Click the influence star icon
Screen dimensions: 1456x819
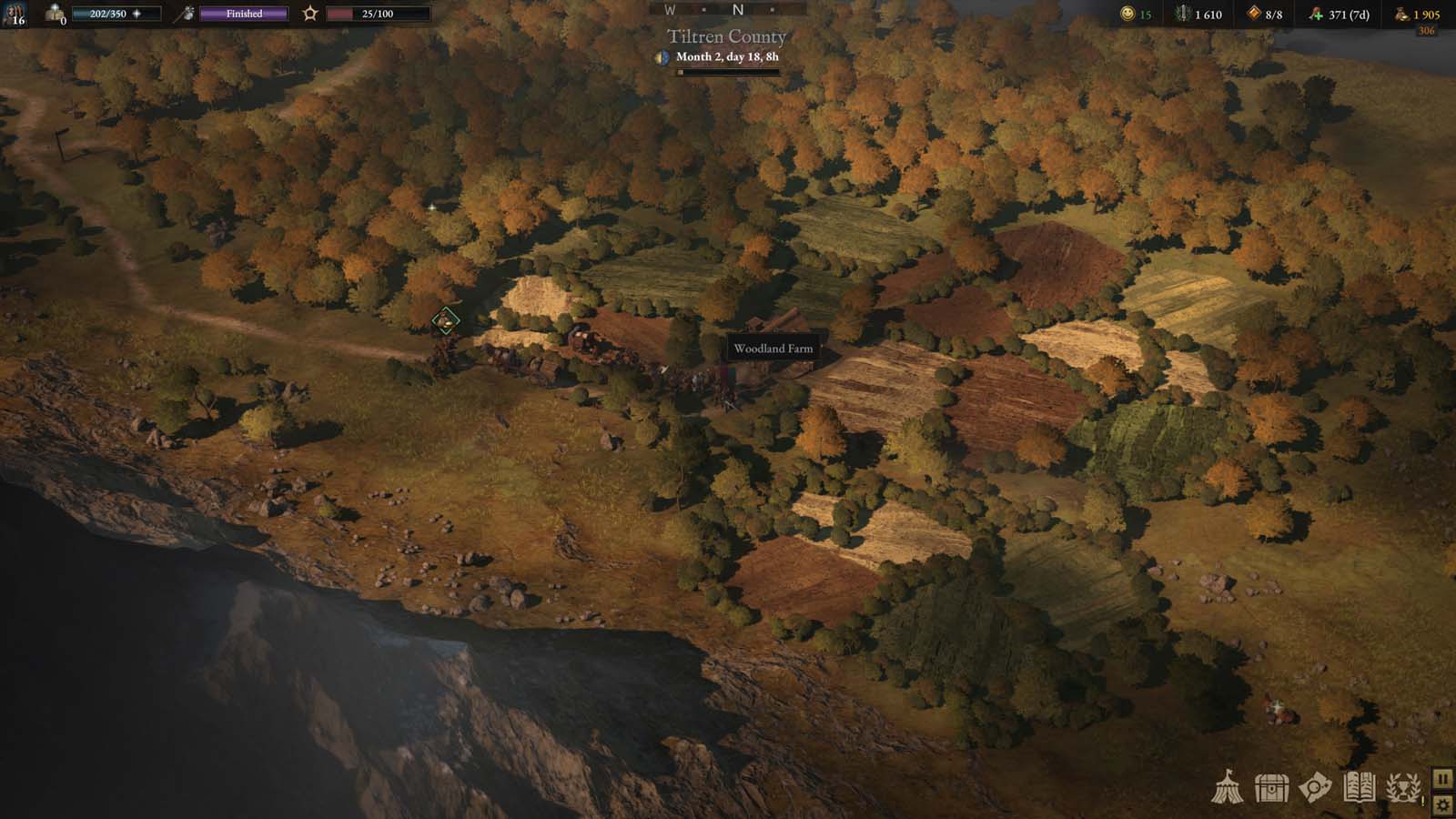[309, 12]
